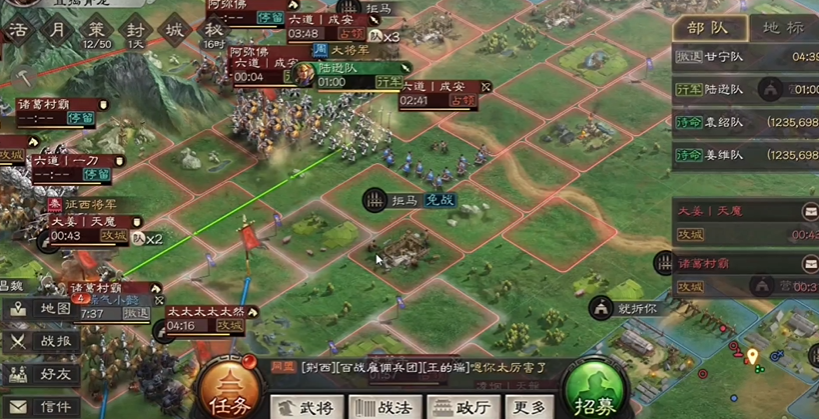The image size is (819, 419).
Task: Select the 陆逊队 marching troop row
Action: tap(745, 90)
